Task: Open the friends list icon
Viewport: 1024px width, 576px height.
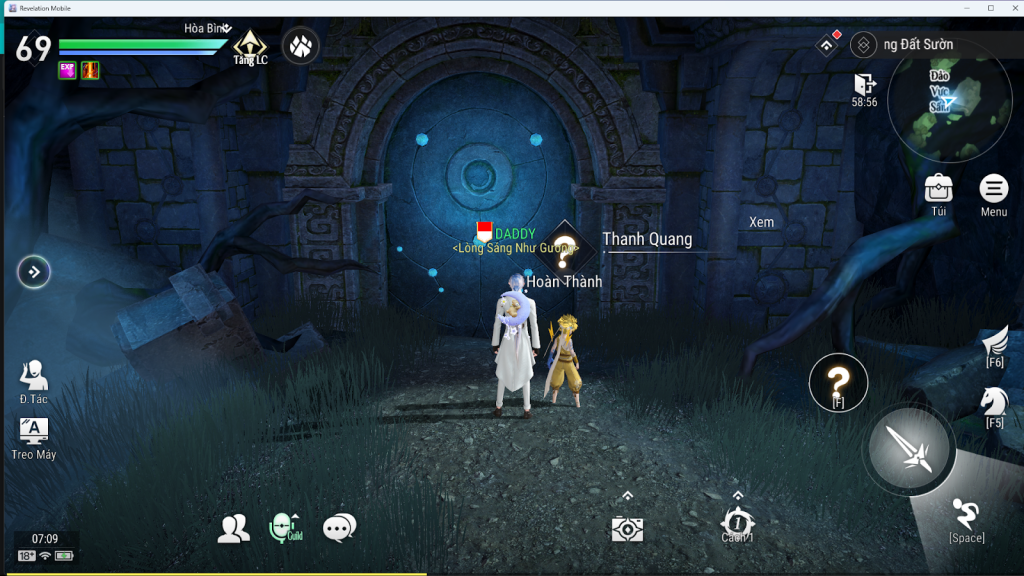Action: pyautogui.click(x=234, y=528)
